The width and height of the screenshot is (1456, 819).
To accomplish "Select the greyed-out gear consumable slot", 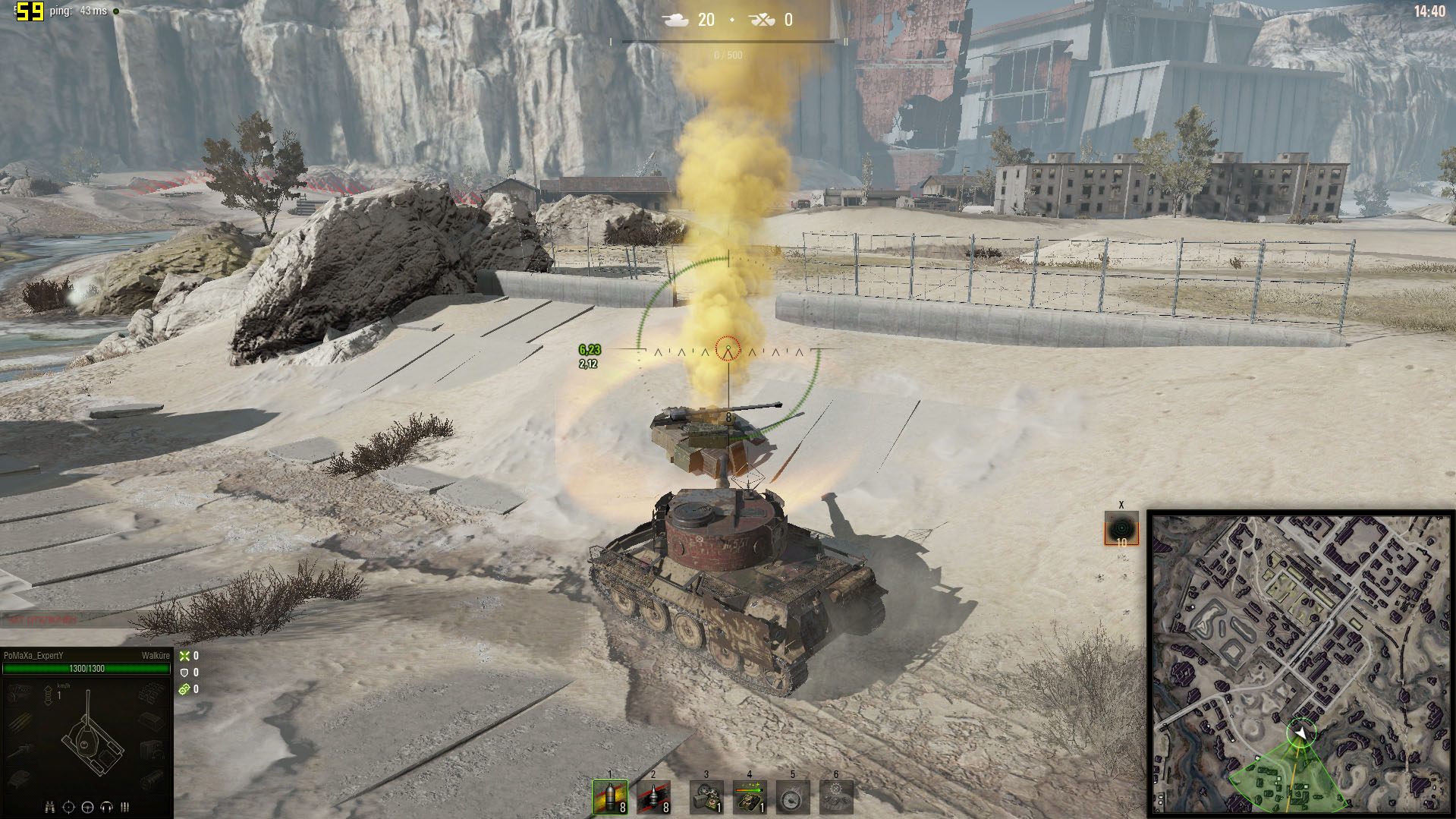I will pos(836,797).
